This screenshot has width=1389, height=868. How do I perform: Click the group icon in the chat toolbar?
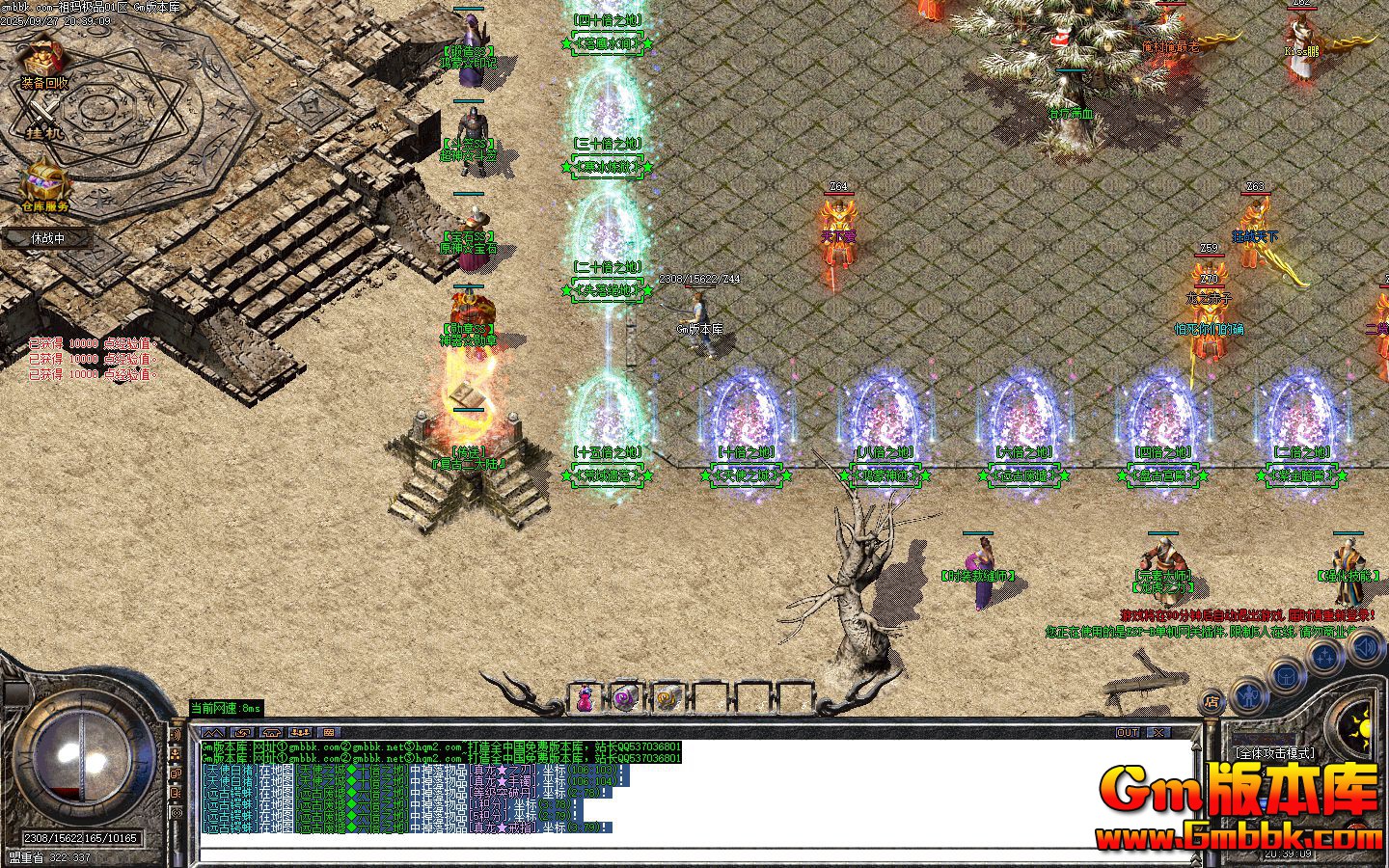pos(301,732)
